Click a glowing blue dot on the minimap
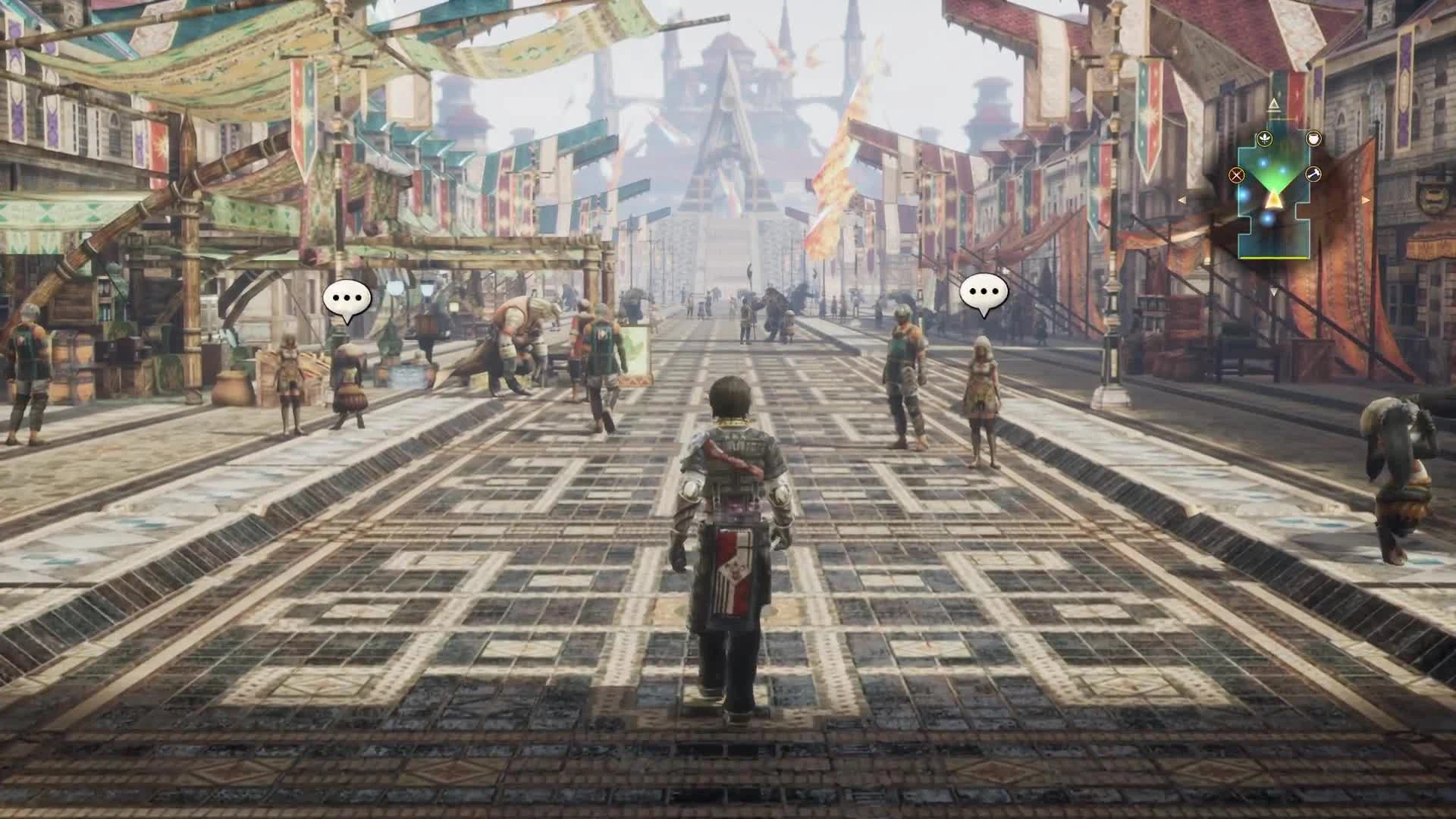1456x819 pixels. pyautogui.click(x=1263, y=162)
